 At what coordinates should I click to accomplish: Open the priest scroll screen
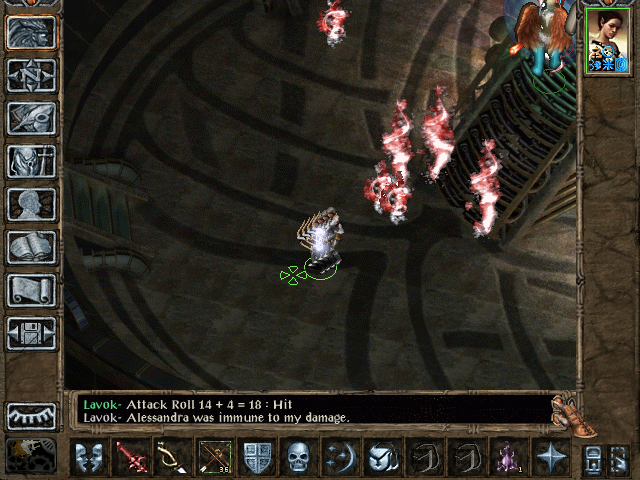pyautogui.click(x=32, y=290)
